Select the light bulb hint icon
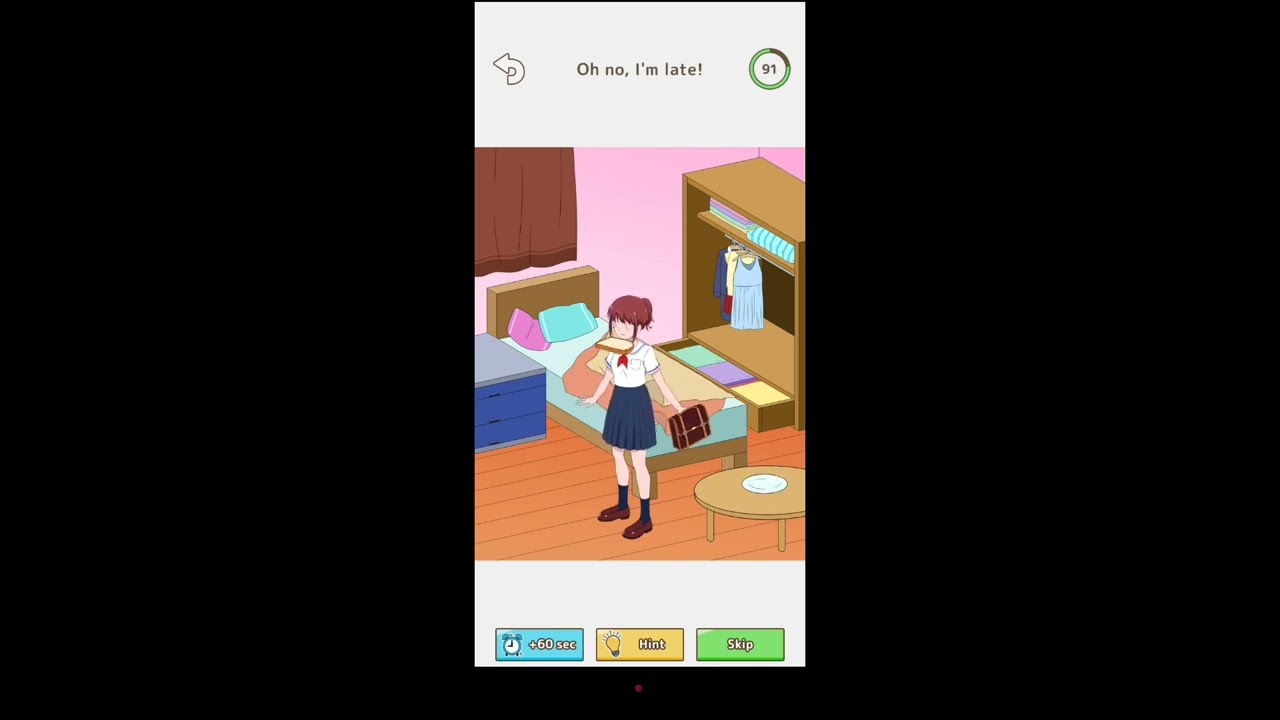This screenshot has width=1280, height=720. (613, 644)
